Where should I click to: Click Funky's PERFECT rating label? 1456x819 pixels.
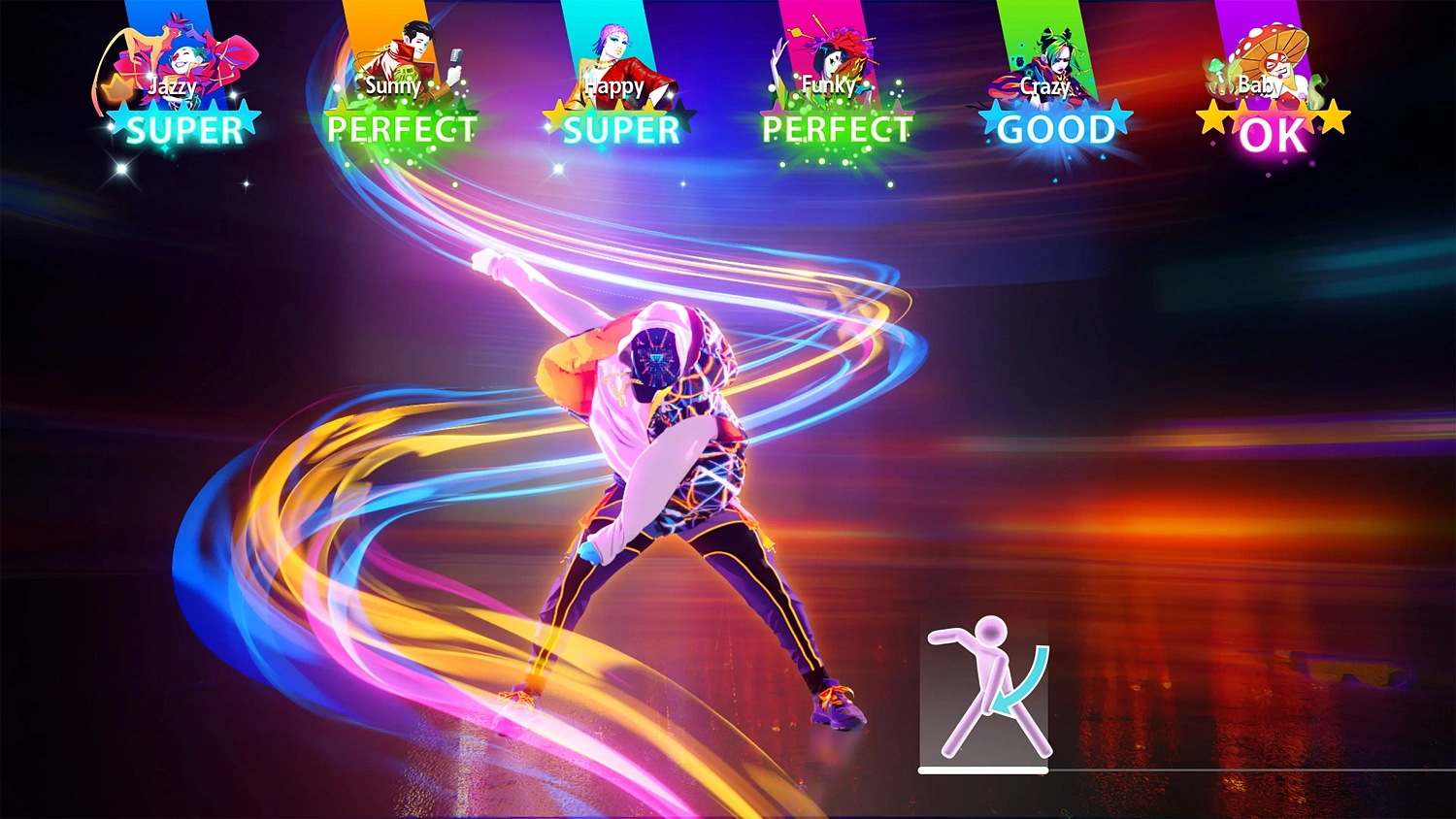click(837, 131)
